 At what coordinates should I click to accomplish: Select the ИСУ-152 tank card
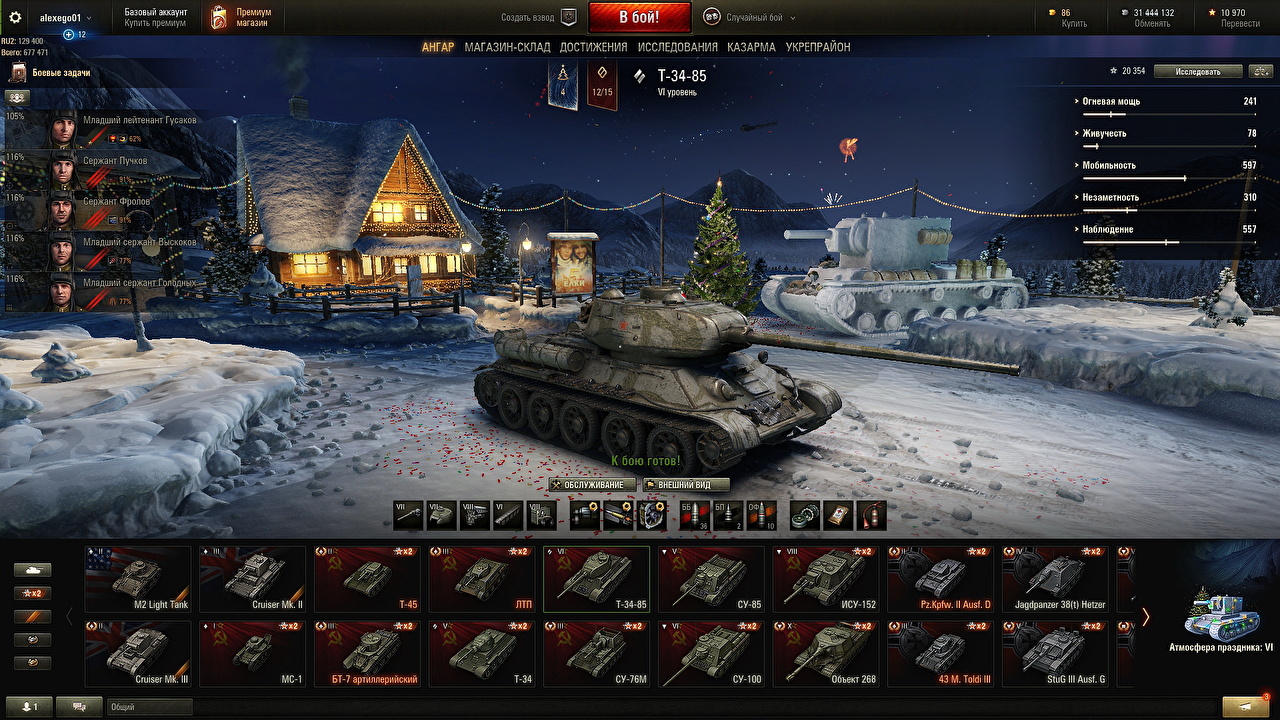coord(826,579)
